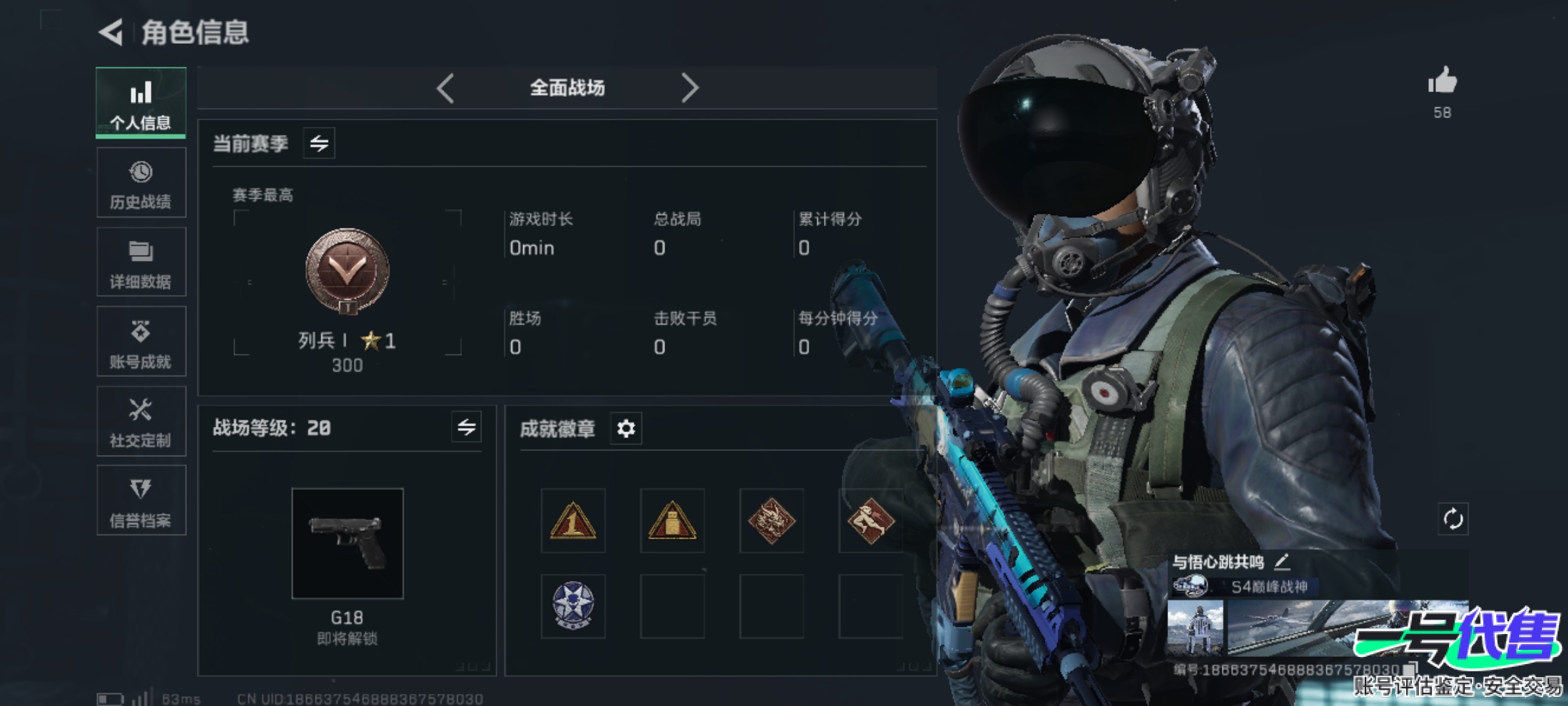Give a thumbs-up like to this profile

1443,82
